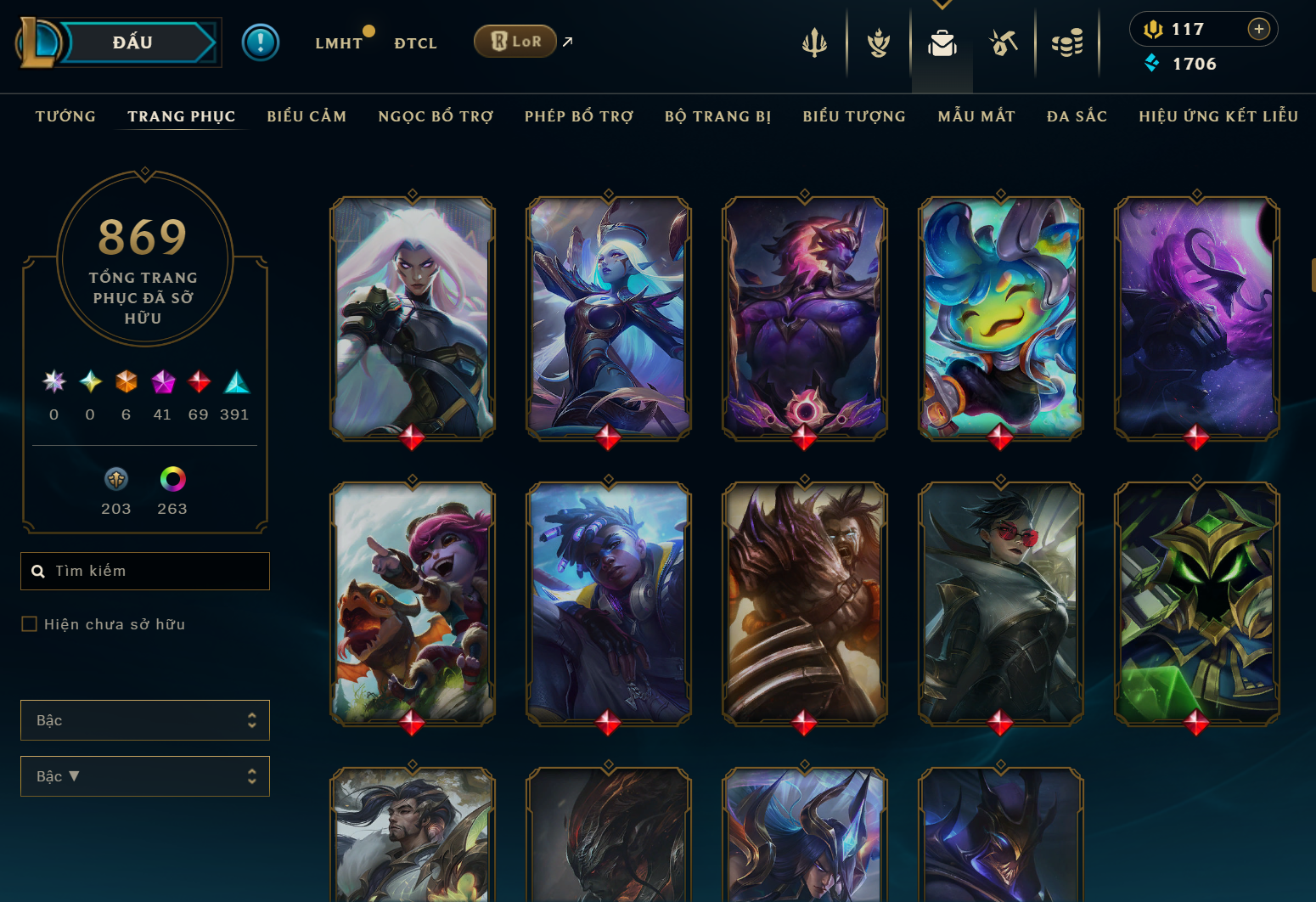Switch to the ĐTCL tab
The image size is (1316, 902).
pos(415,43)
